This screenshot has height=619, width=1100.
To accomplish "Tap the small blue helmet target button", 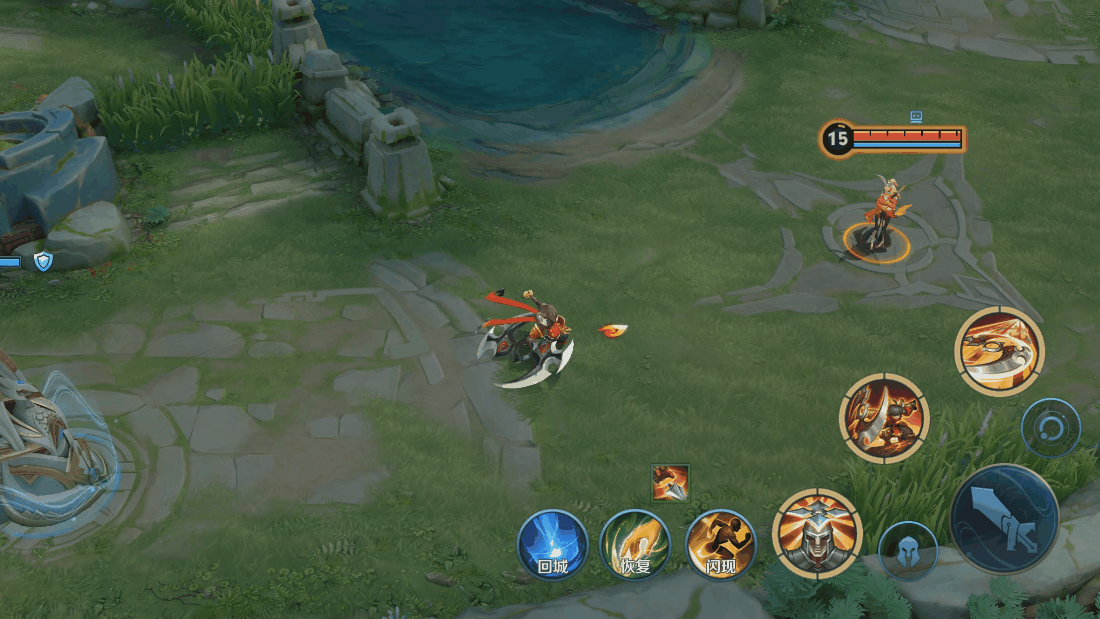I will [x=908, y=550].
